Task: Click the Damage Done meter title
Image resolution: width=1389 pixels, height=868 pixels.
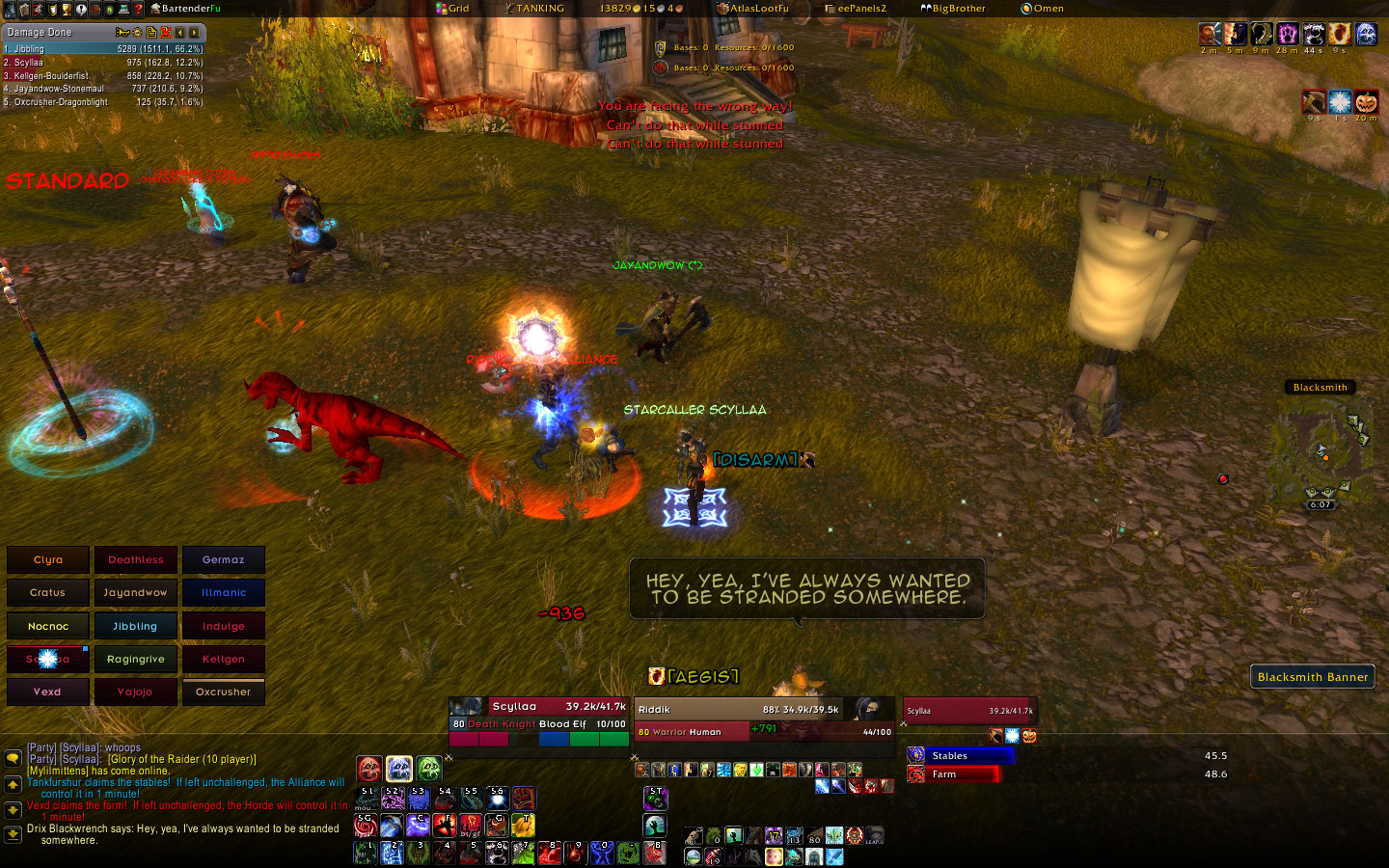Action: point(40,33)
